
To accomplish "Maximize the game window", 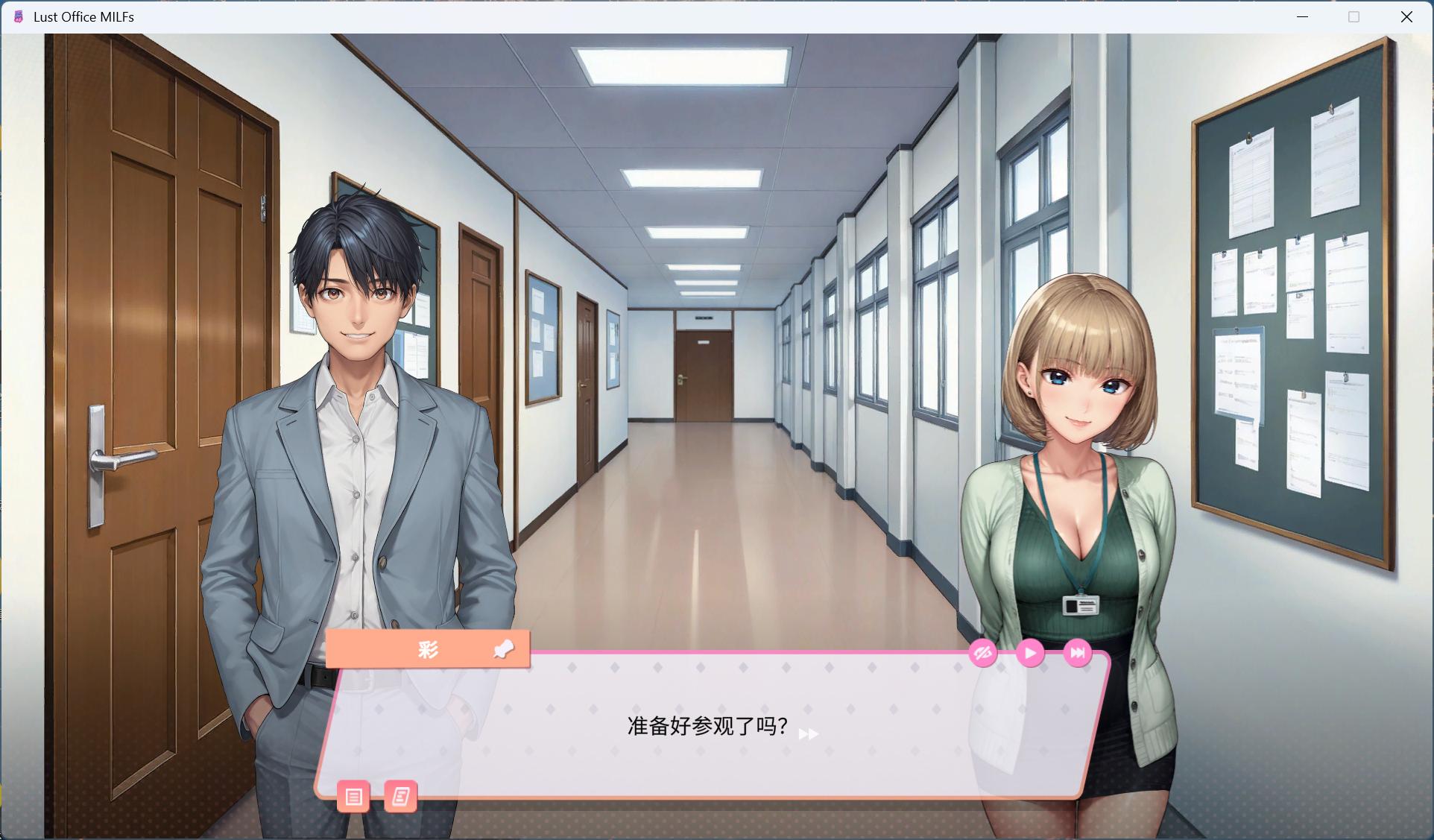I will click(x=1354, y=16).
